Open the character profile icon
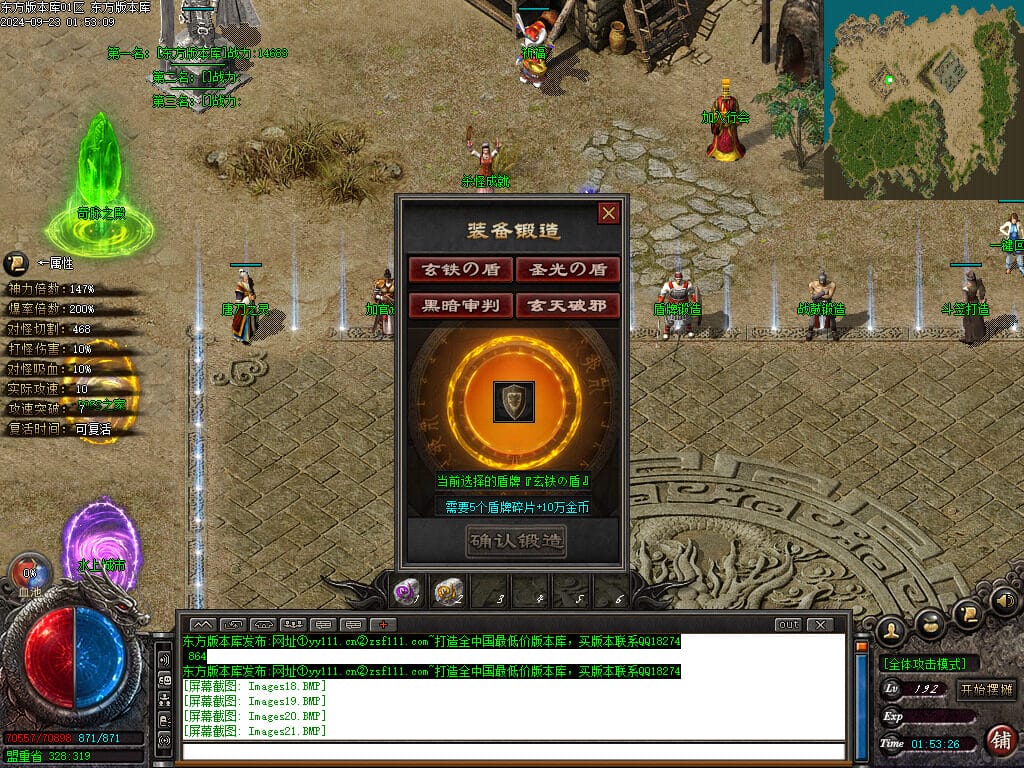 (890, 631)
